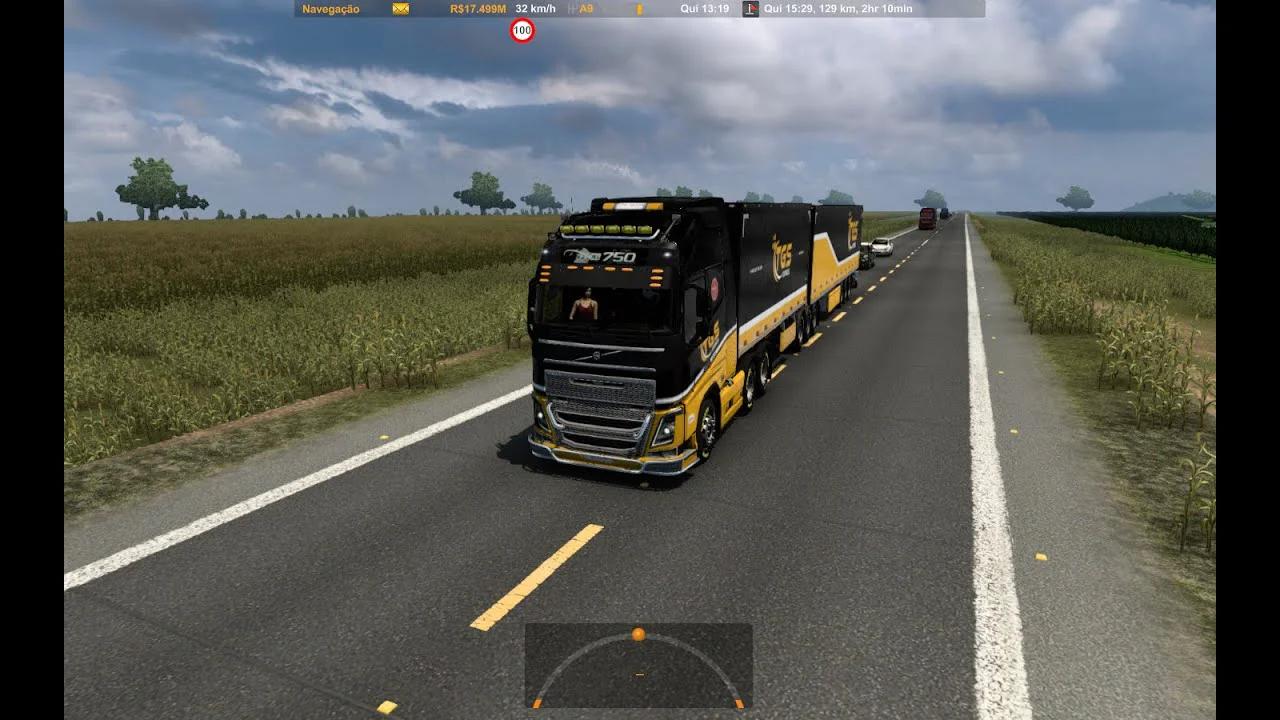This screenshot has width=1280, height=720.
Task: Click the orange dot on the route gauge
Action: click(638, 634)
